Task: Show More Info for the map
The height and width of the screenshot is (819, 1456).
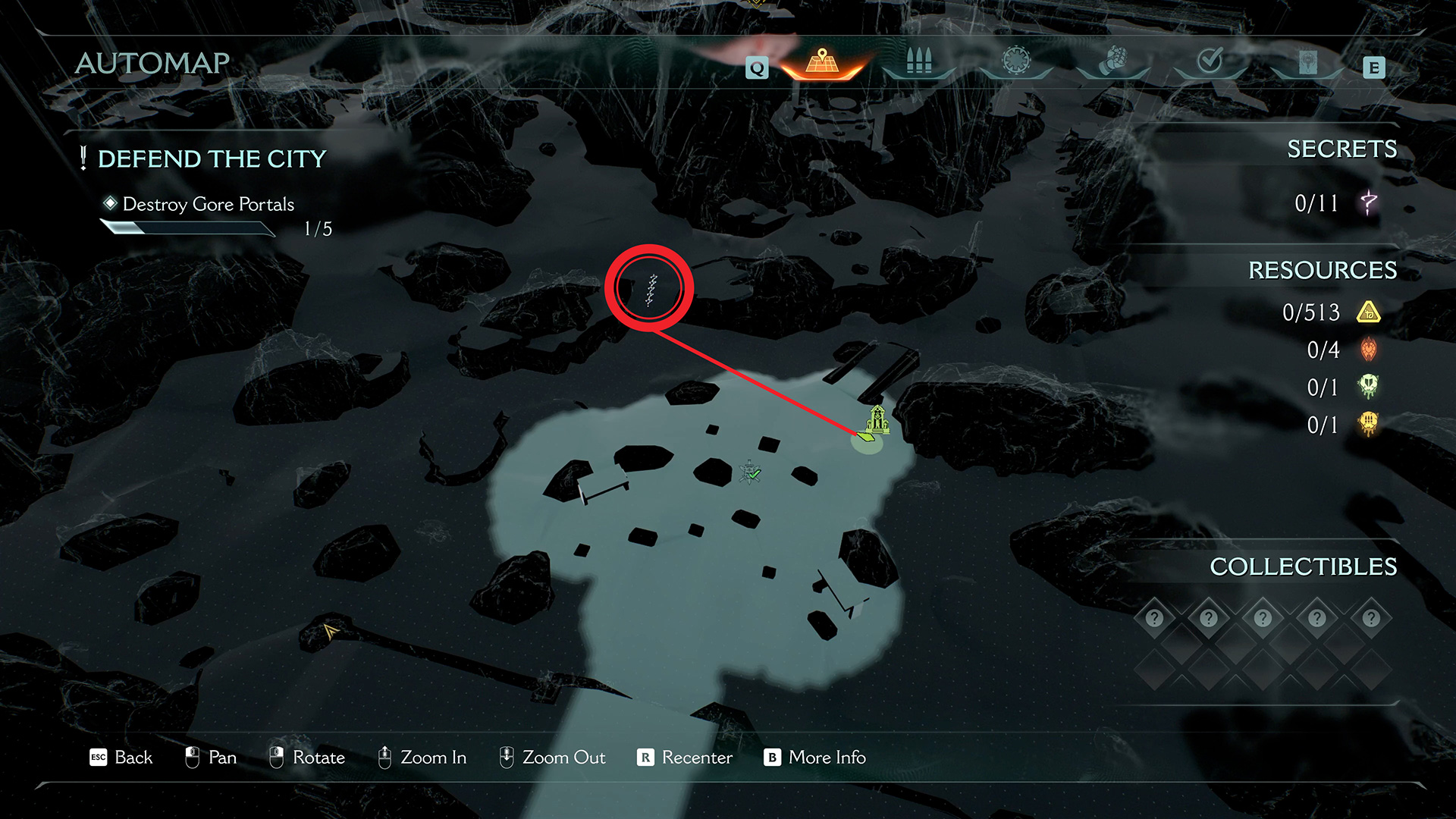Action: point(815,758)
